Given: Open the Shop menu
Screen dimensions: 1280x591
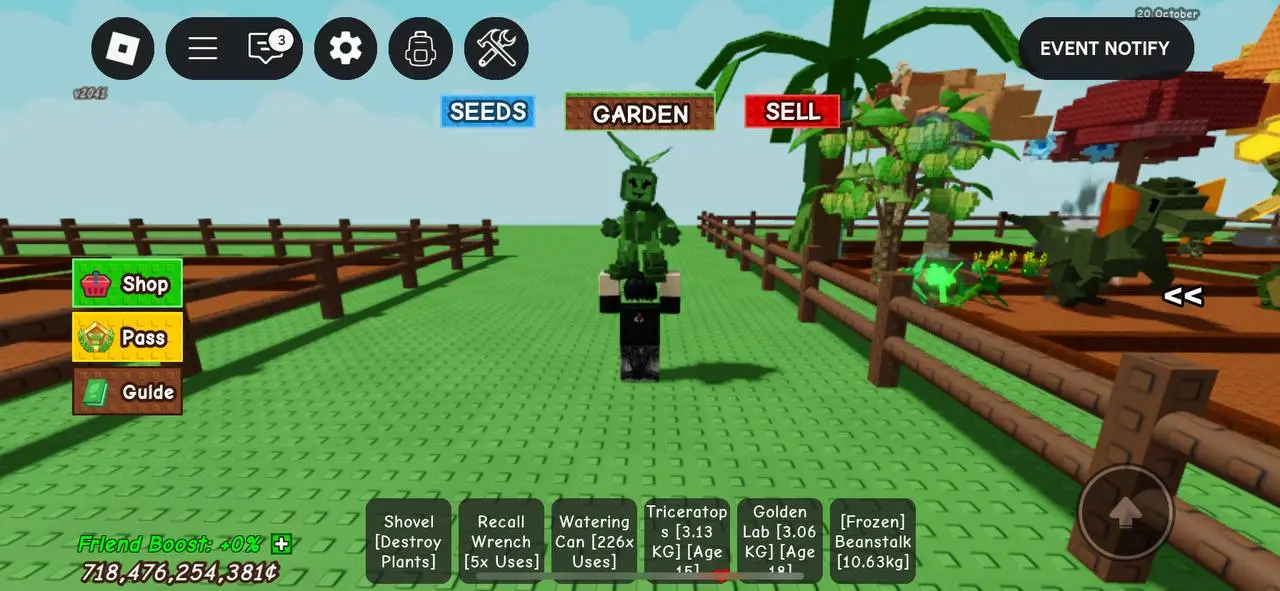Looking at the screenshot, I should click(x=127, y=284).
